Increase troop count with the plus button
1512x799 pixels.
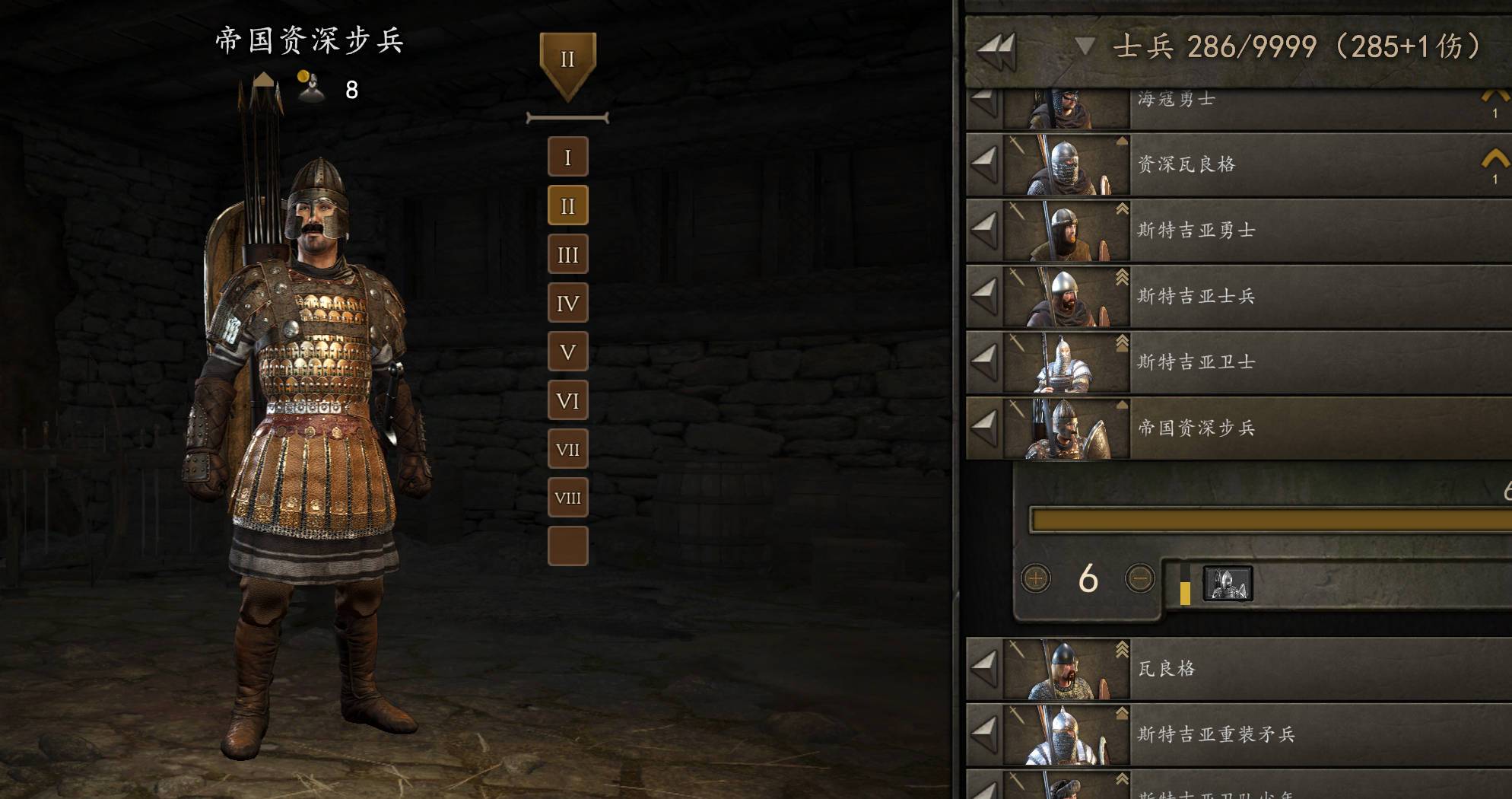(x=1035, y=579)
